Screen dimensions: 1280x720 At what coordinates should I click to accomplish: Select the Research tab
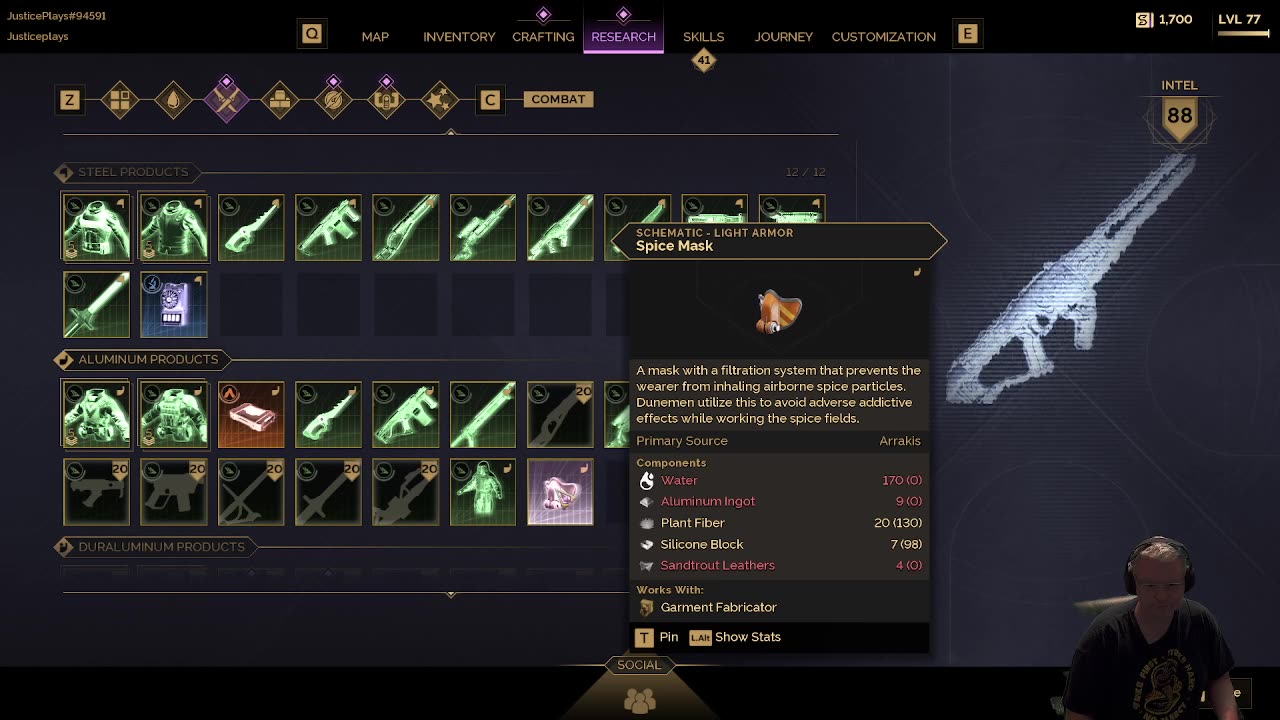(x=623, y=37)
